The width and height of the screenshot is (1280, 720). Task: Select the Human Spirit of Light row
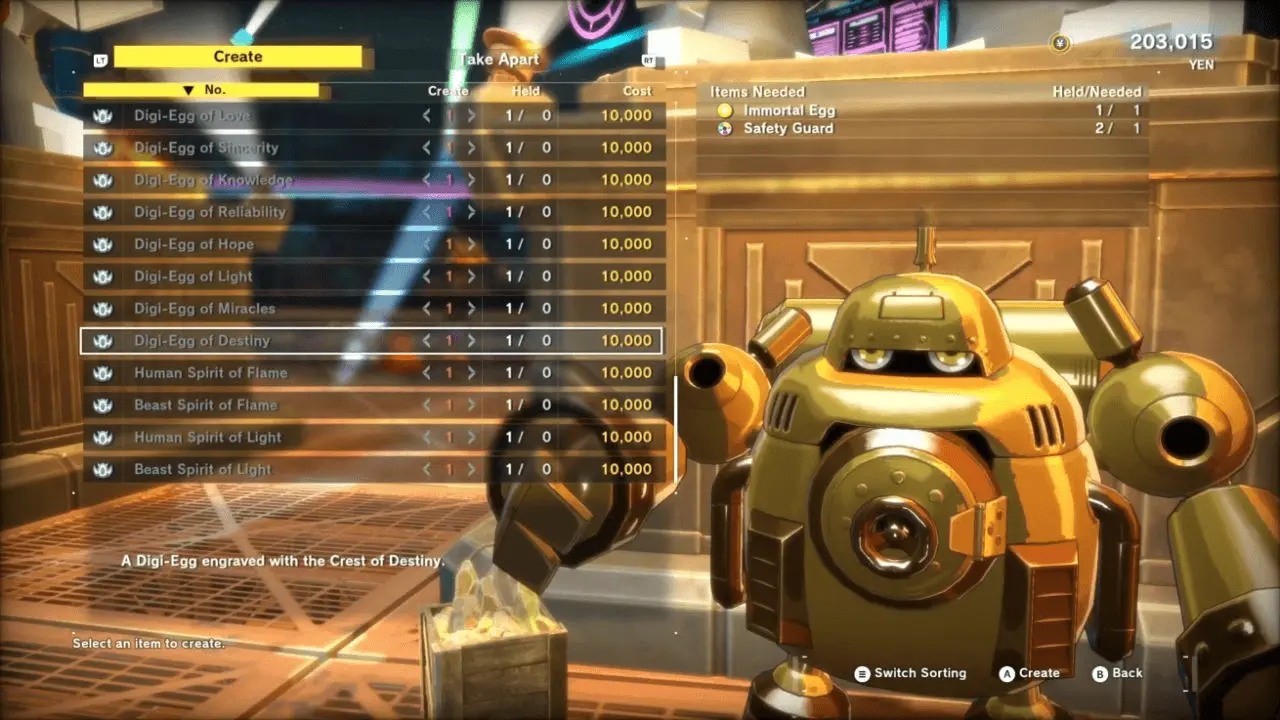(207, 437)
